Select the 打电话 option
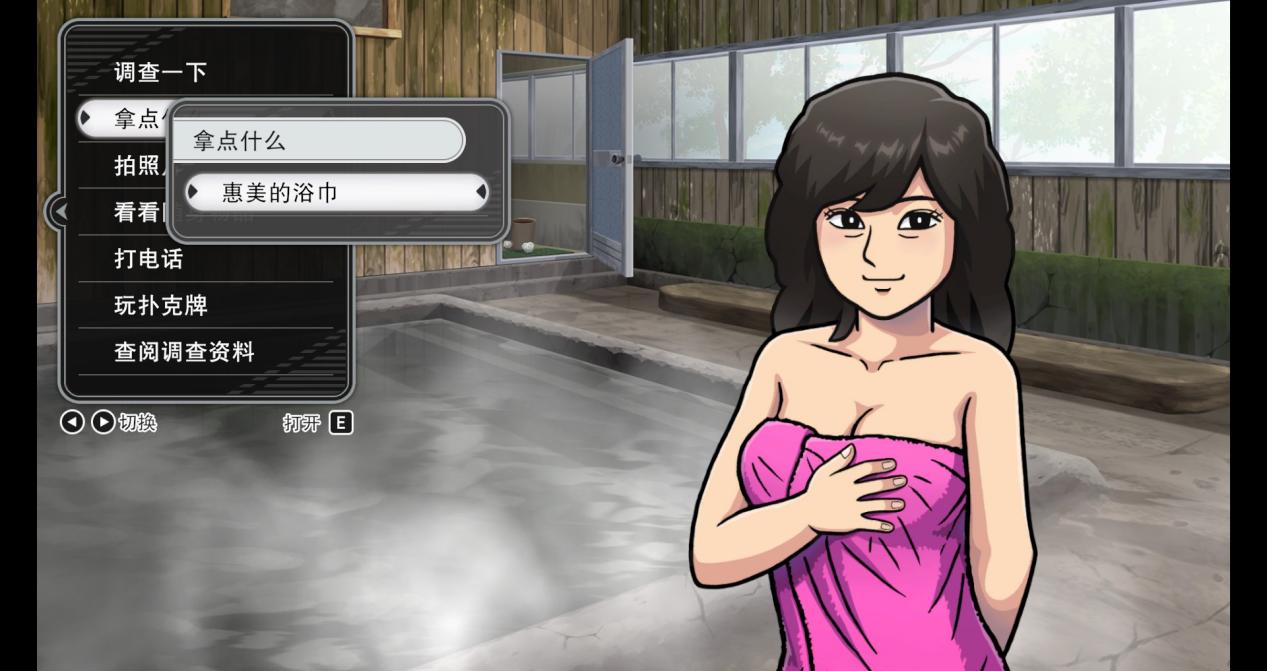 click(x=150, y=259)
